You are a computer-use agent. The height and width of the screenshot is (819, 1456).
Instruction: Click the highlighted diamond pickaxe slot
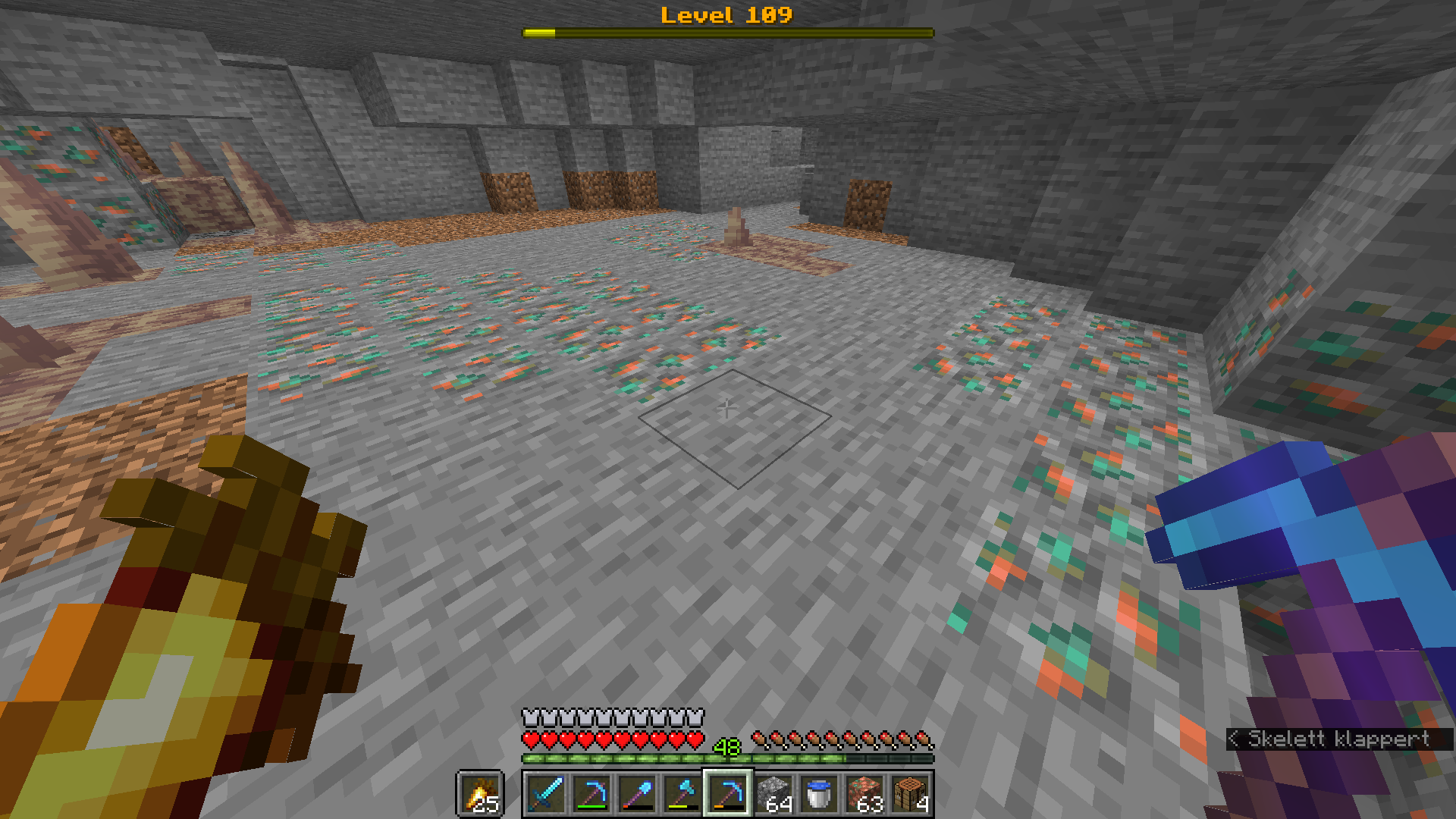coord(728,794)
